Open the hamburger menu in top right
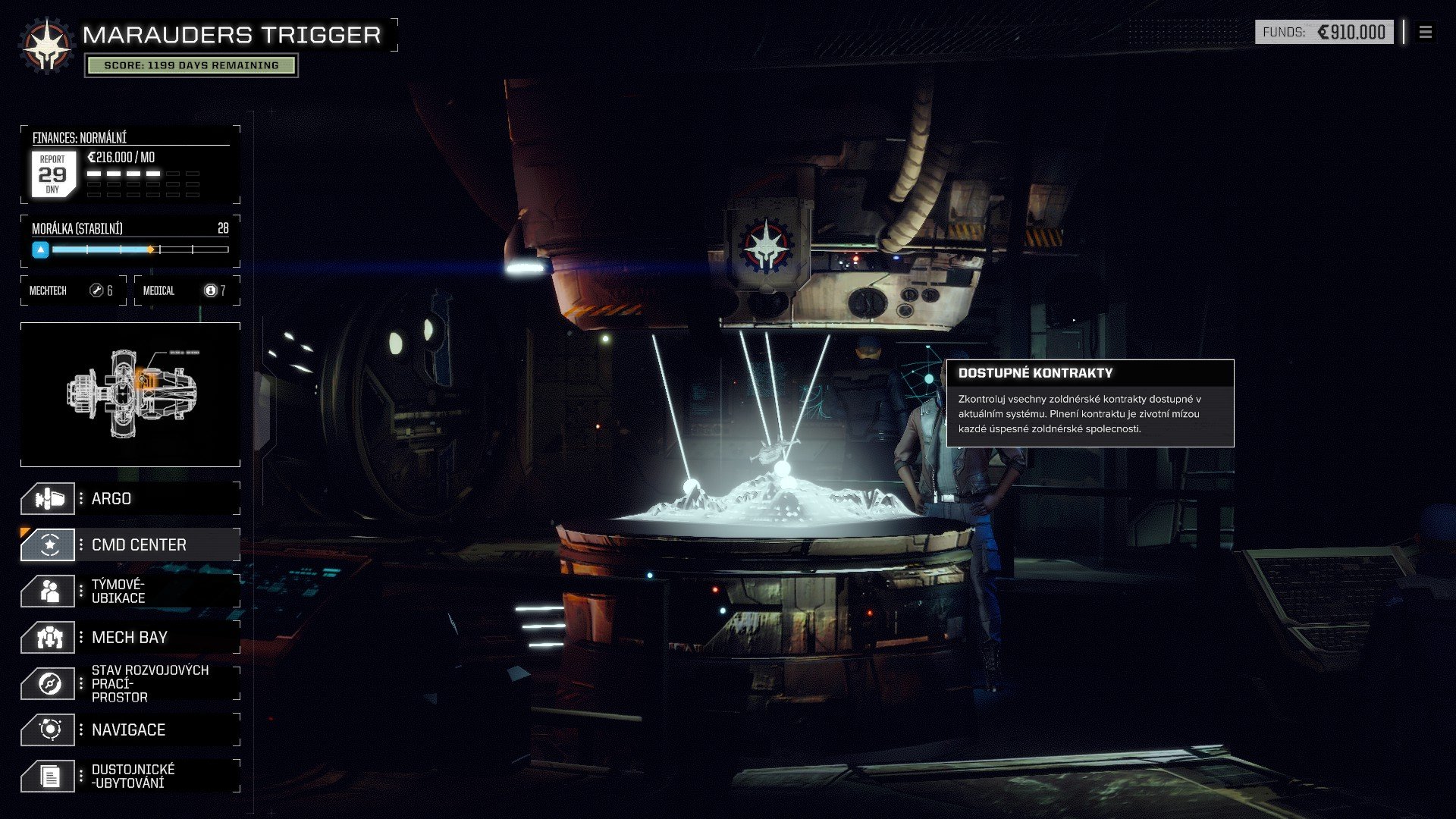 click(1425, 33)
